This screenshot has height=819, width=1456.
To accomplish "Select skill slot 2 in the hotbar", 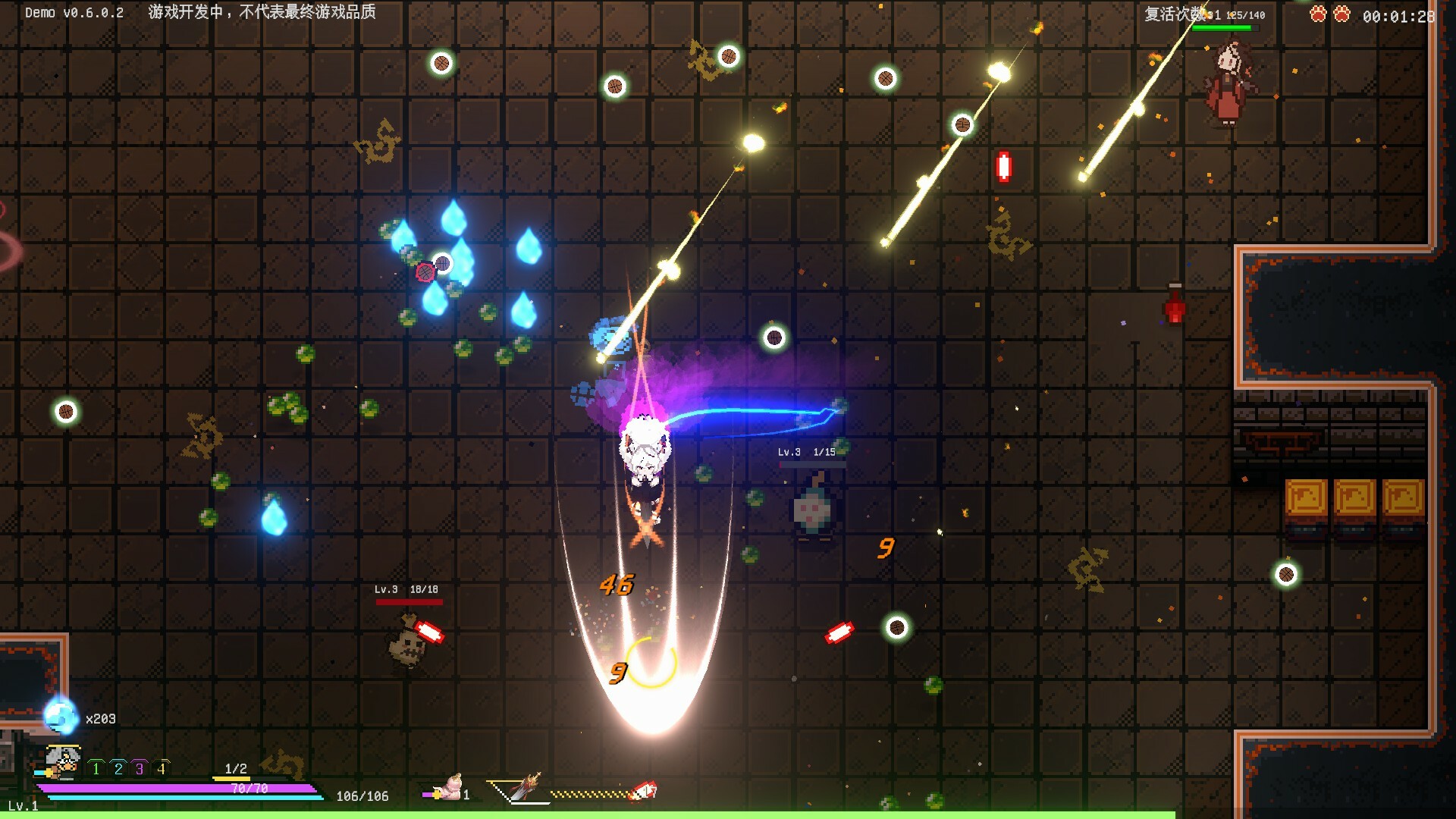I will (117, 768).
